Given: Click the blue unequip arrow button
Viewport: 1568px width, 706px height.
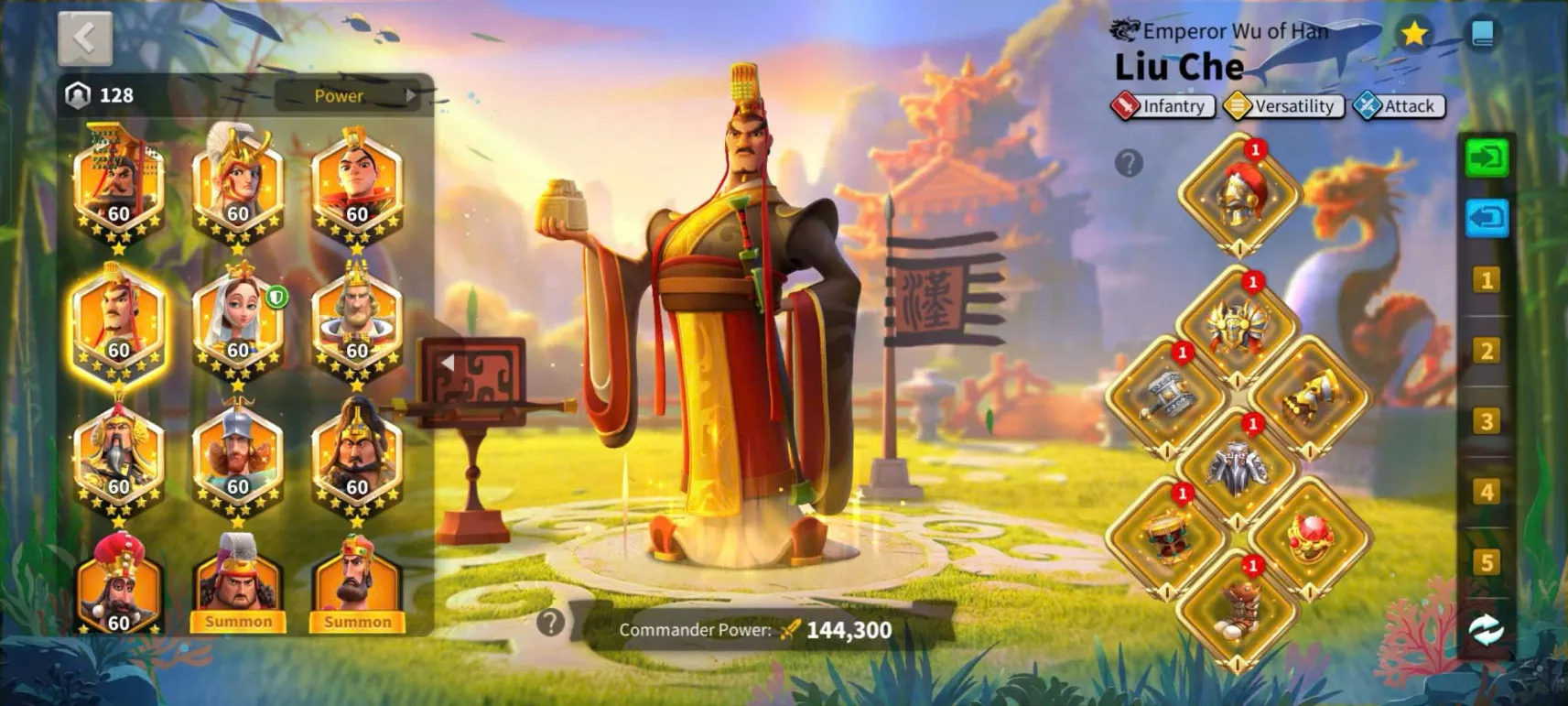Looking at the screenshot, I should pyautogui.click(x=1487, y=219).
